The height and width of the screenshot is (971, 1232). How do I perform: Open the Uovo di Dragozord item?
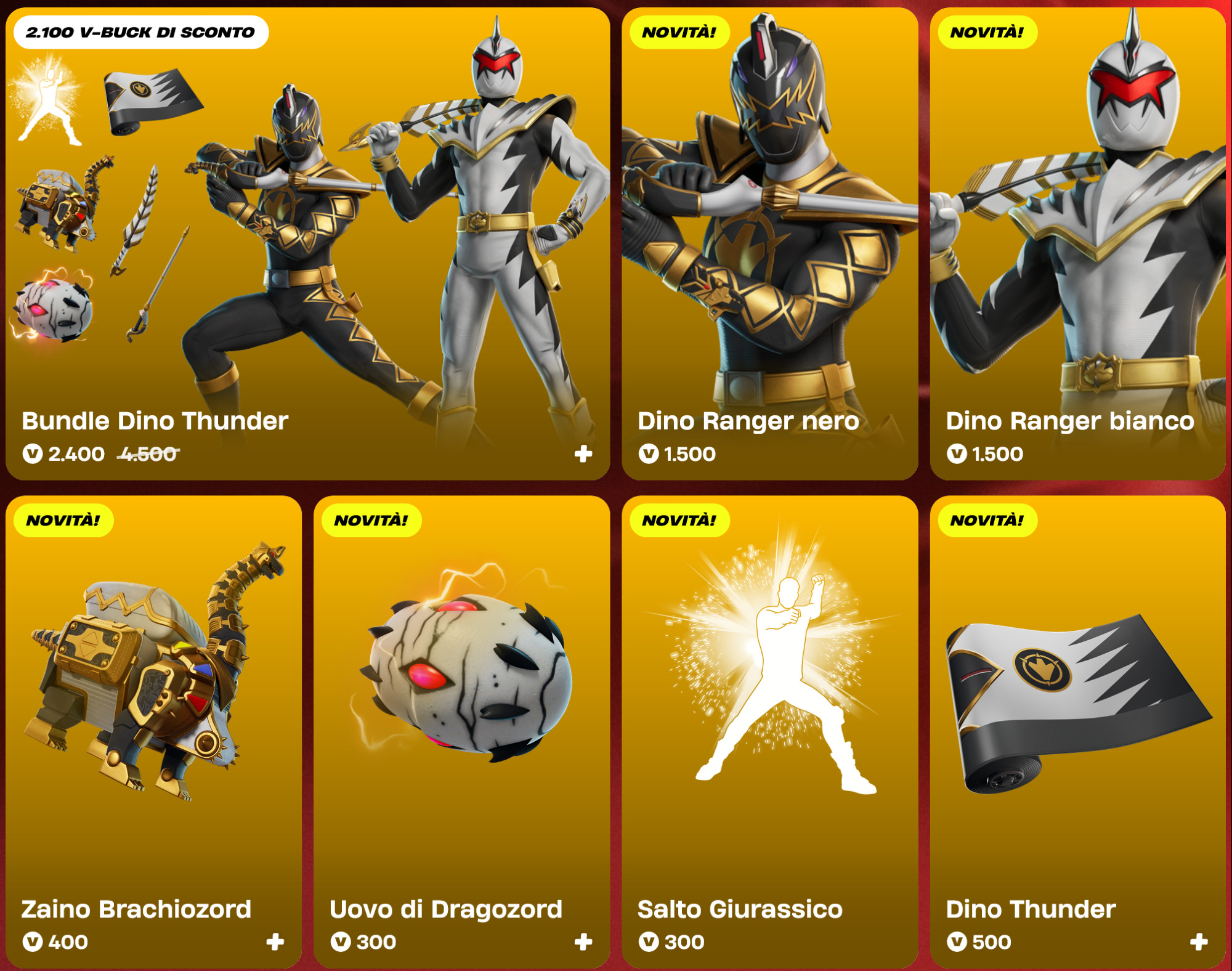tap(461, 709)
